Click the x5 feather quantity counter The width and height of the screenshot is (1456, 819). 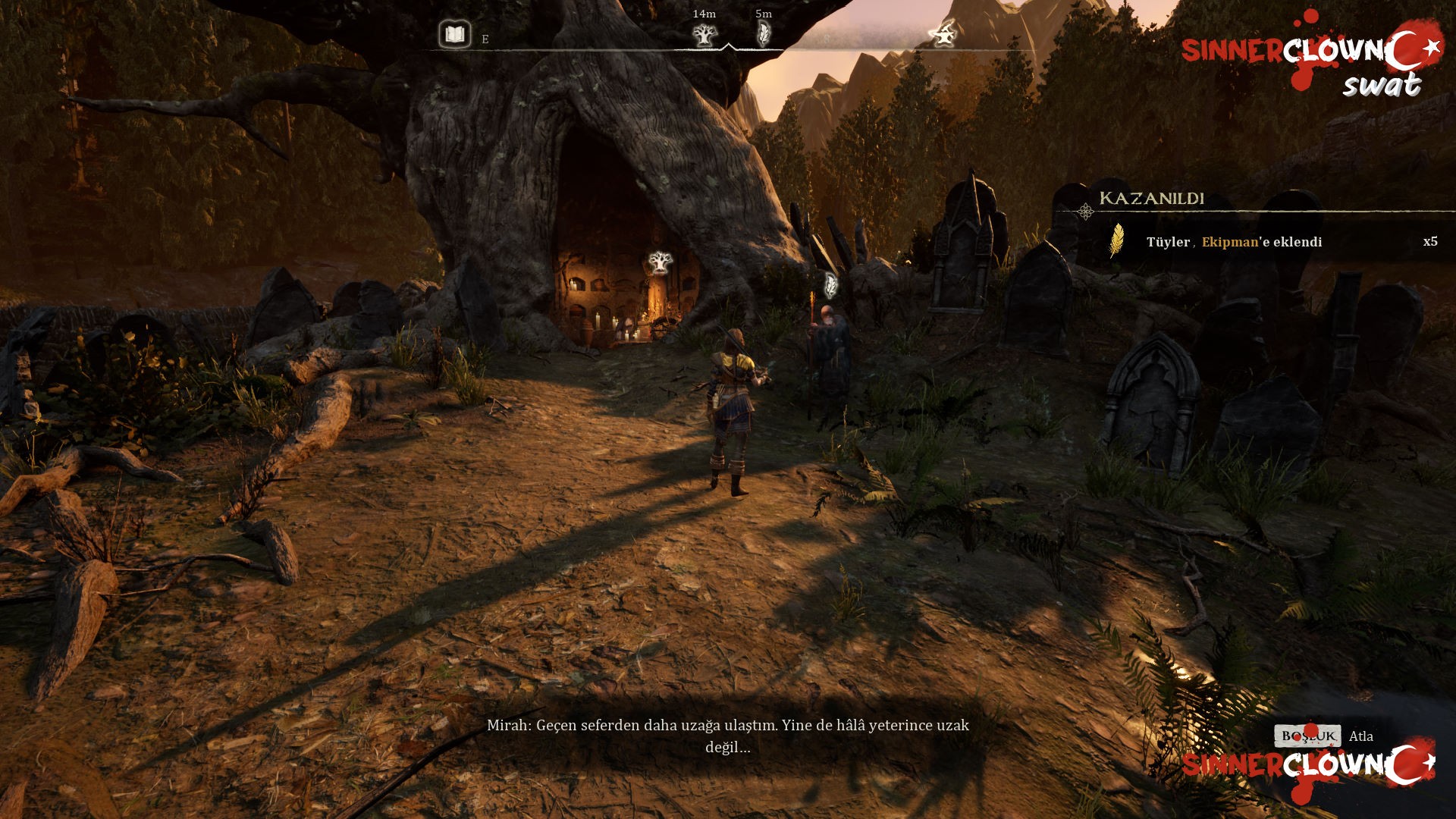pos(1429,242)
